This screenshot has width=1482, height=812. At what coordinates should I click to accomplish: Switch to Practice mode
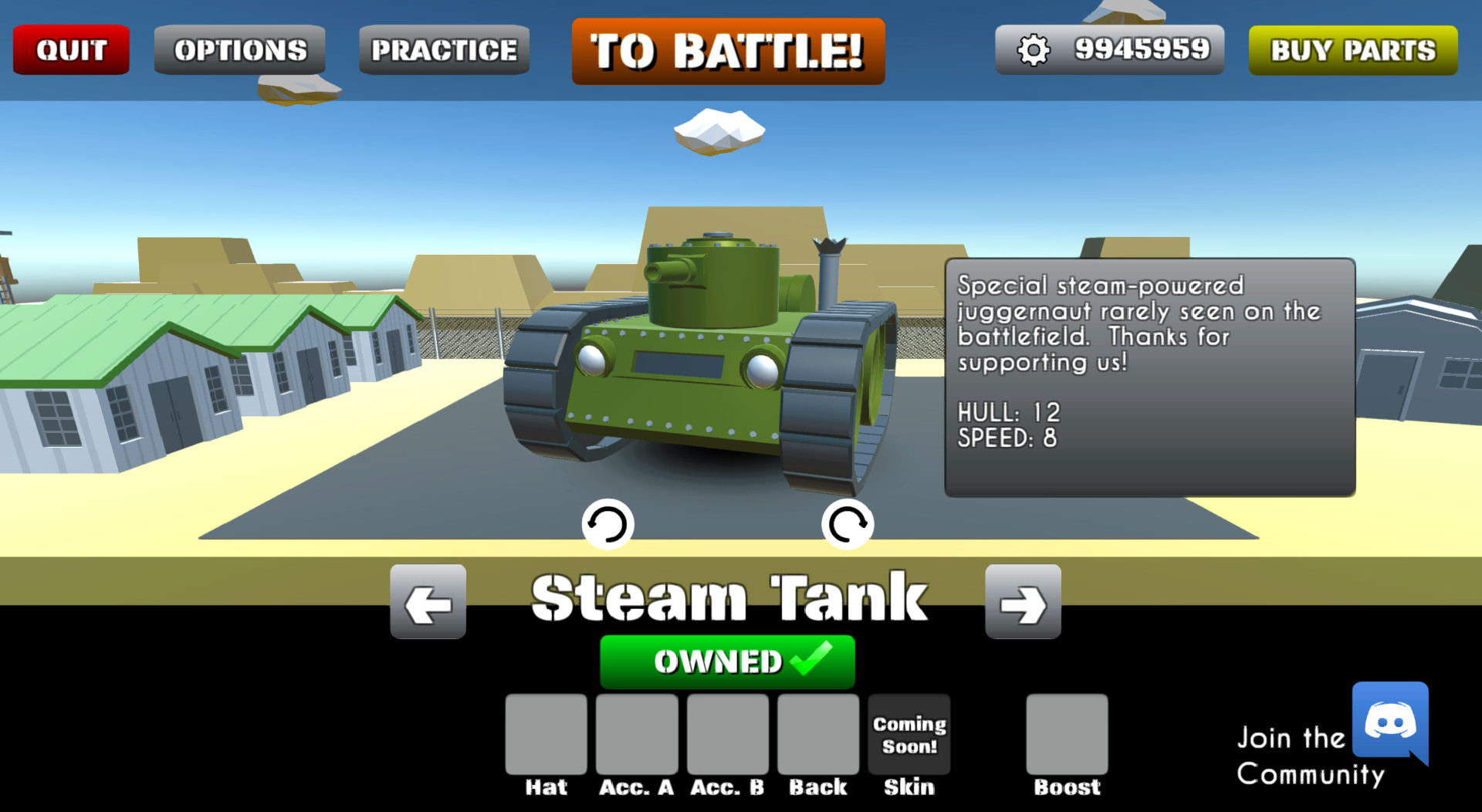tap(444, 49)
